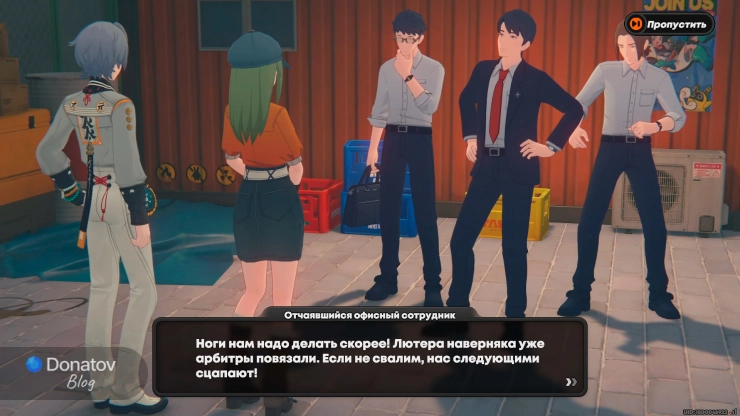This screenshot has width=740, height=416.
Task: Advance dialogue with the double-arrow icon
Action: tap(571, 381)
